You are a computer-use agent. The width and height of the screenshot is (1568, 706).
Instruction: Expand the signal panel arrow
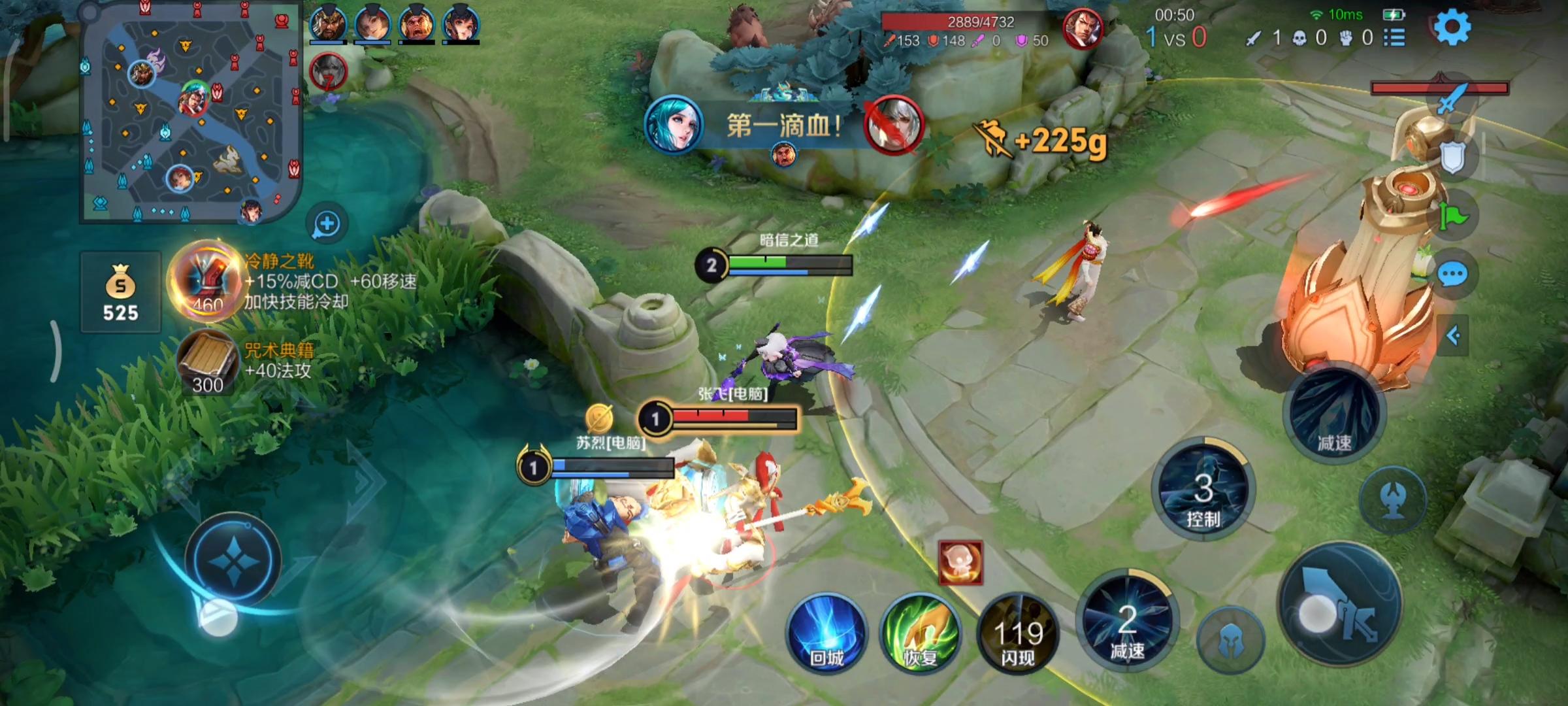1453,336
